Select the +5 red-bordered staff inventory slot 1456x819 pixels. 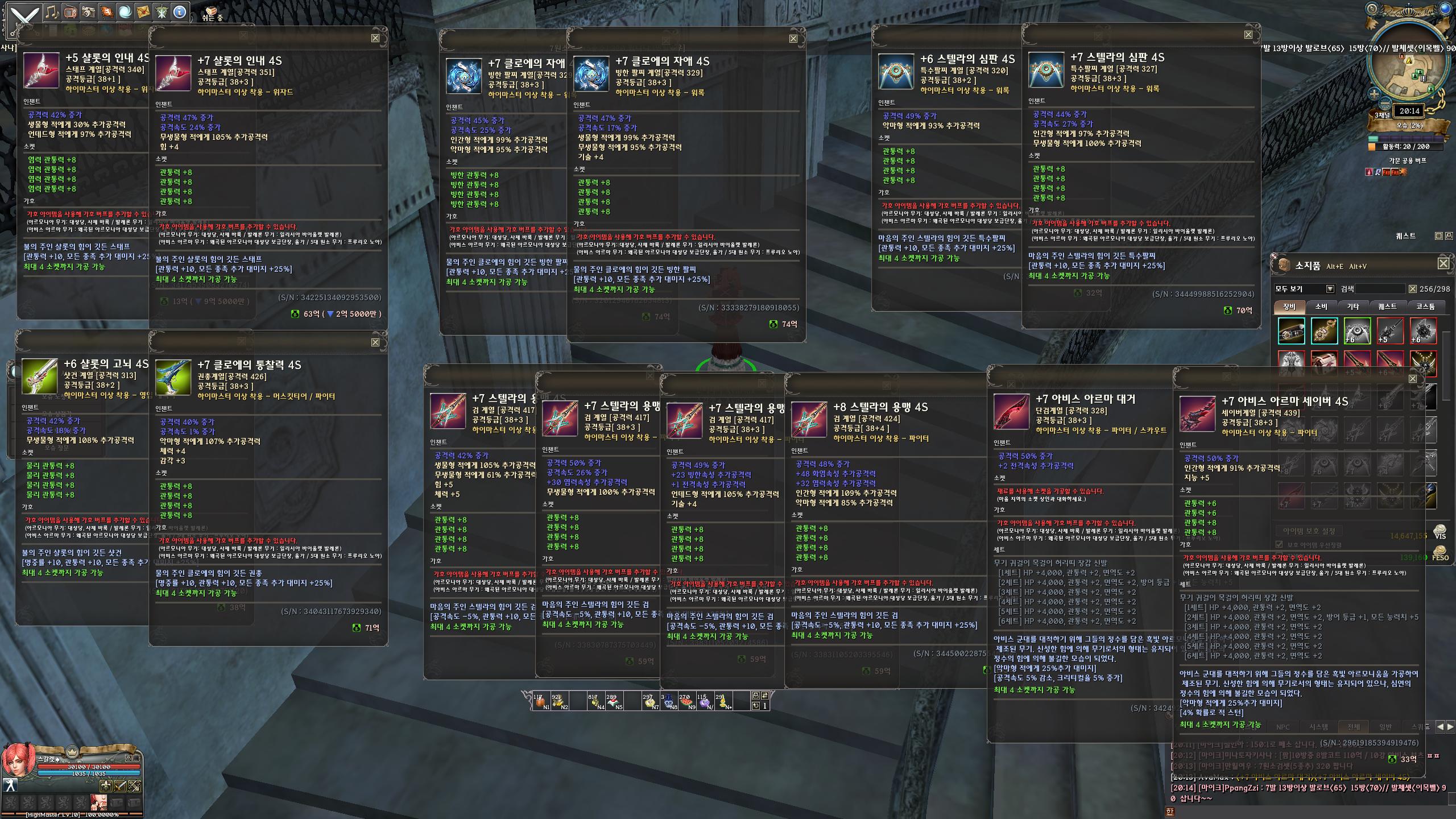coord(1390,331)
